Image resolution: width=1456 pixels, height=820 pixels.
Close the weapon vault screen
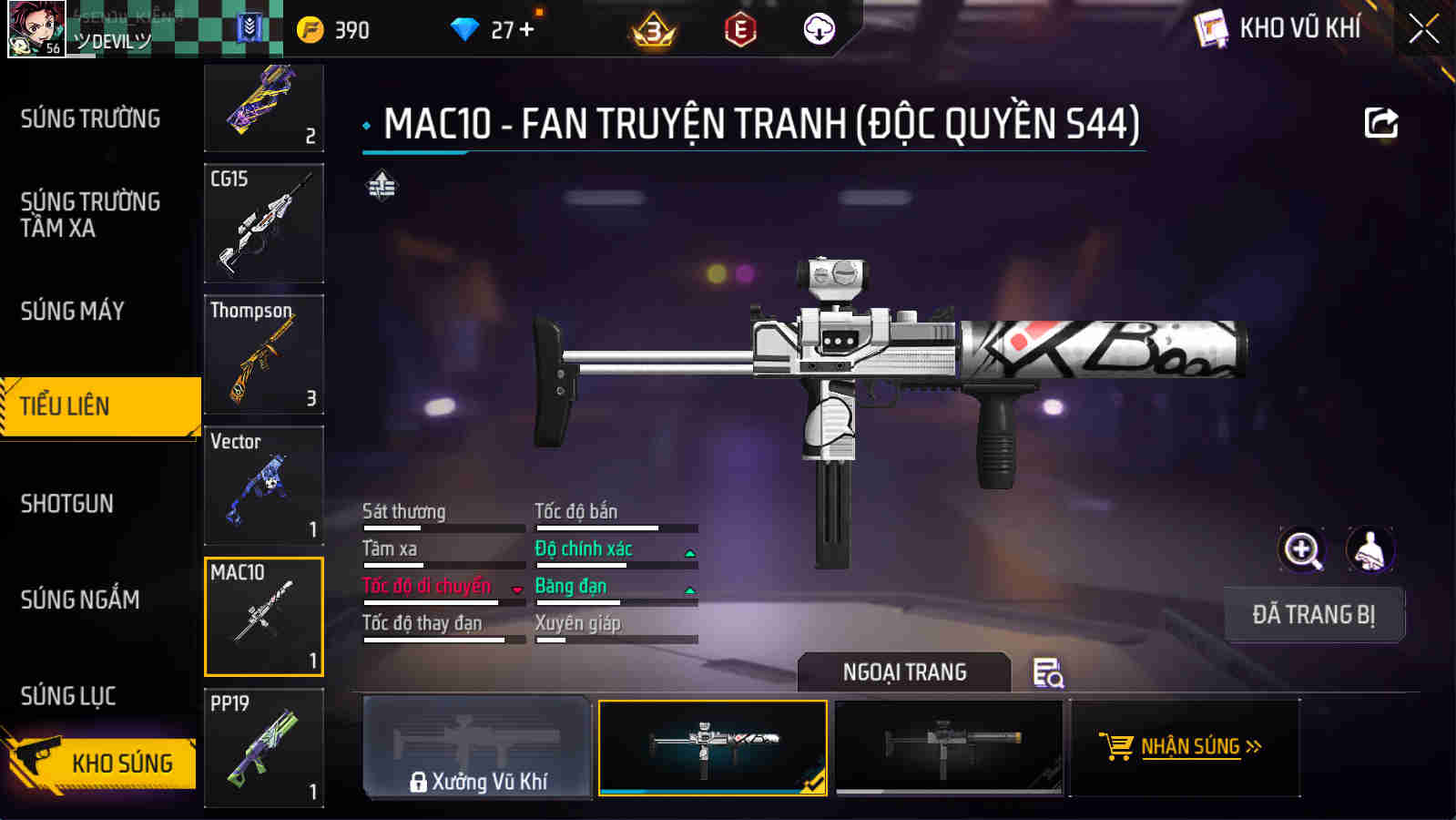tap(1423, 29)
